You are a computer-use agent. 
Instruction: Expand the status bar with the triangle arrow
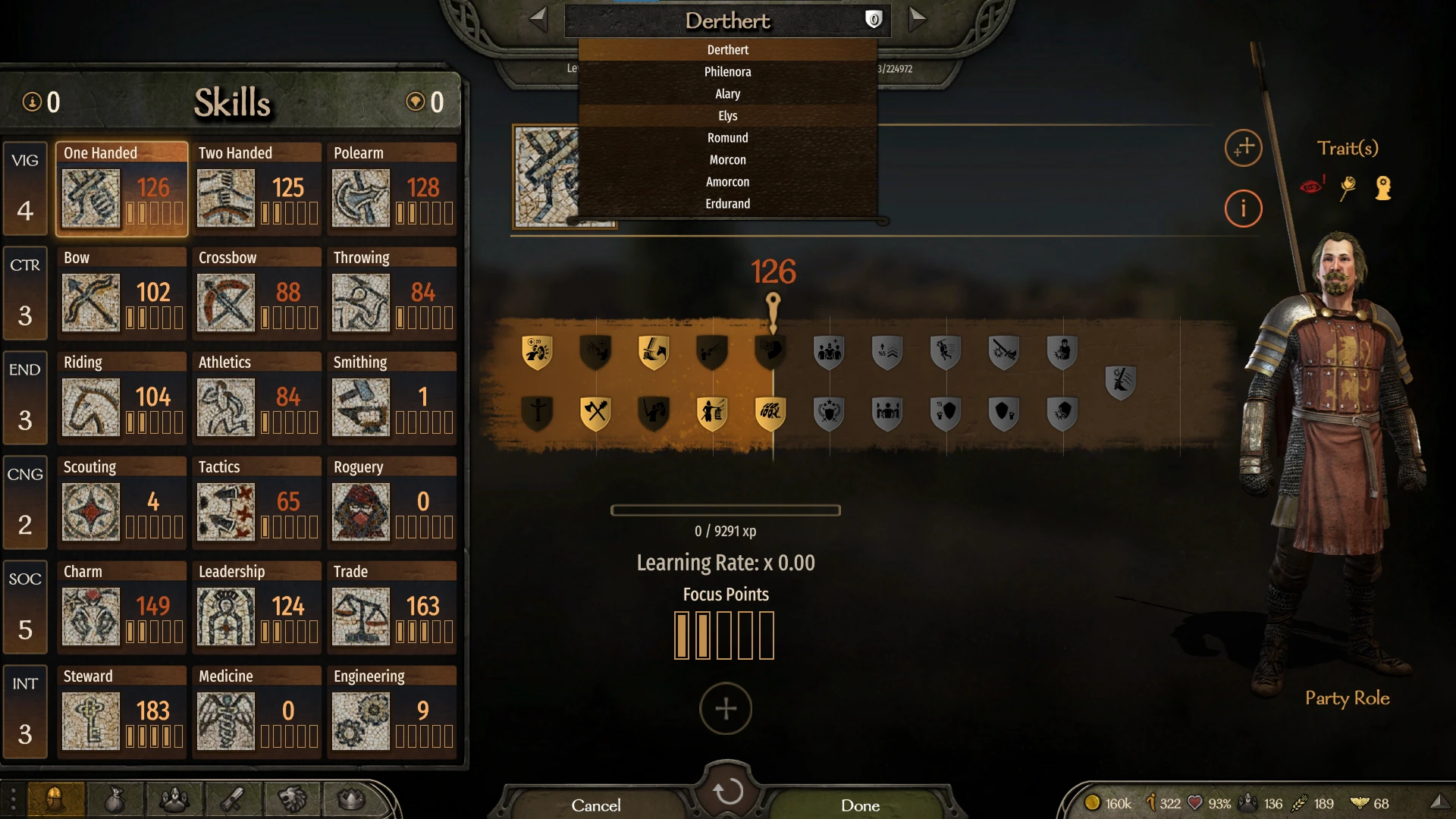coord(1442,800)
